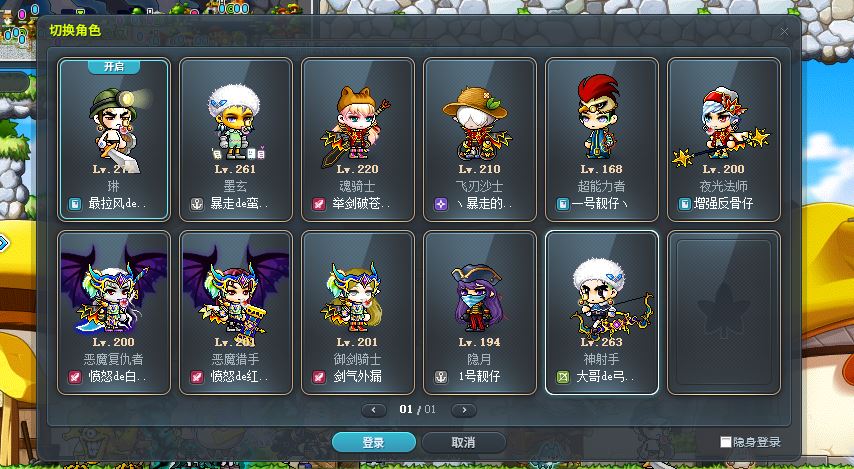This screenshot has height=469, width=854.
Task: Pick the 恶魔猎手 Lv. 201 character
Action: [x=236, y=312]
